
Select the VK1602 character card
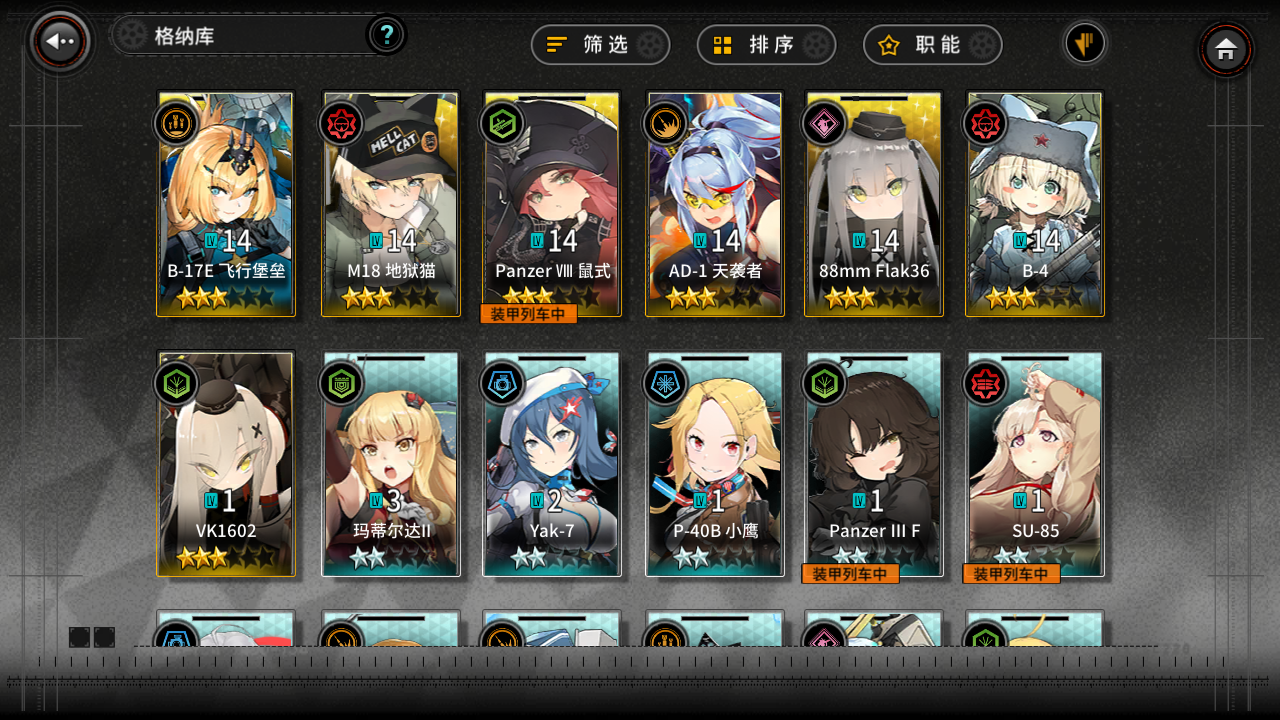(x=225, y=463)
